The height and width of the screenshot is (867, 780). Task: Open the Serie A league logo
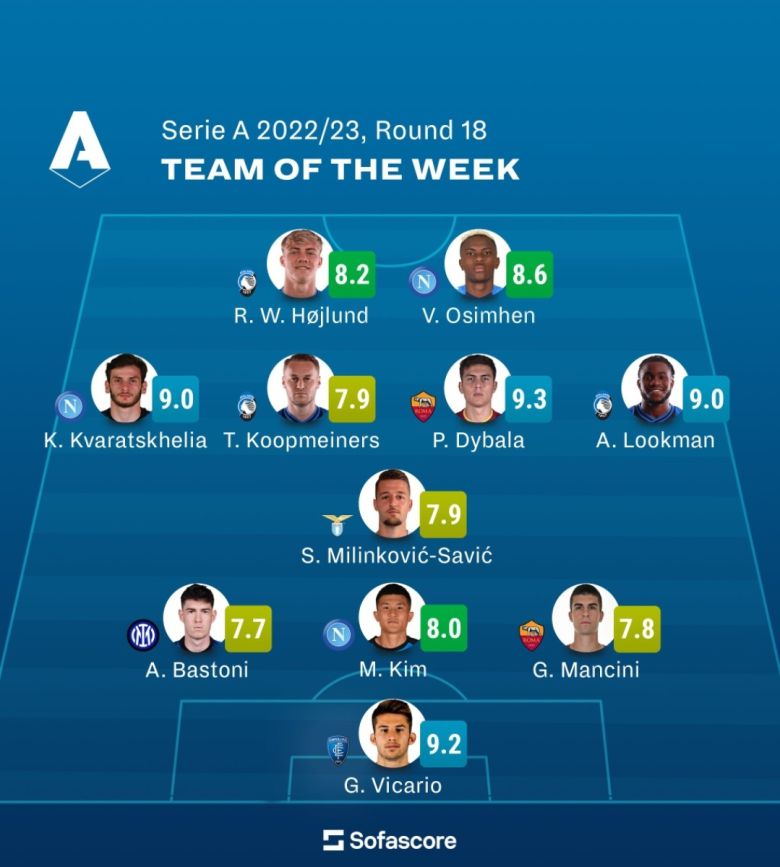(80, 150)
